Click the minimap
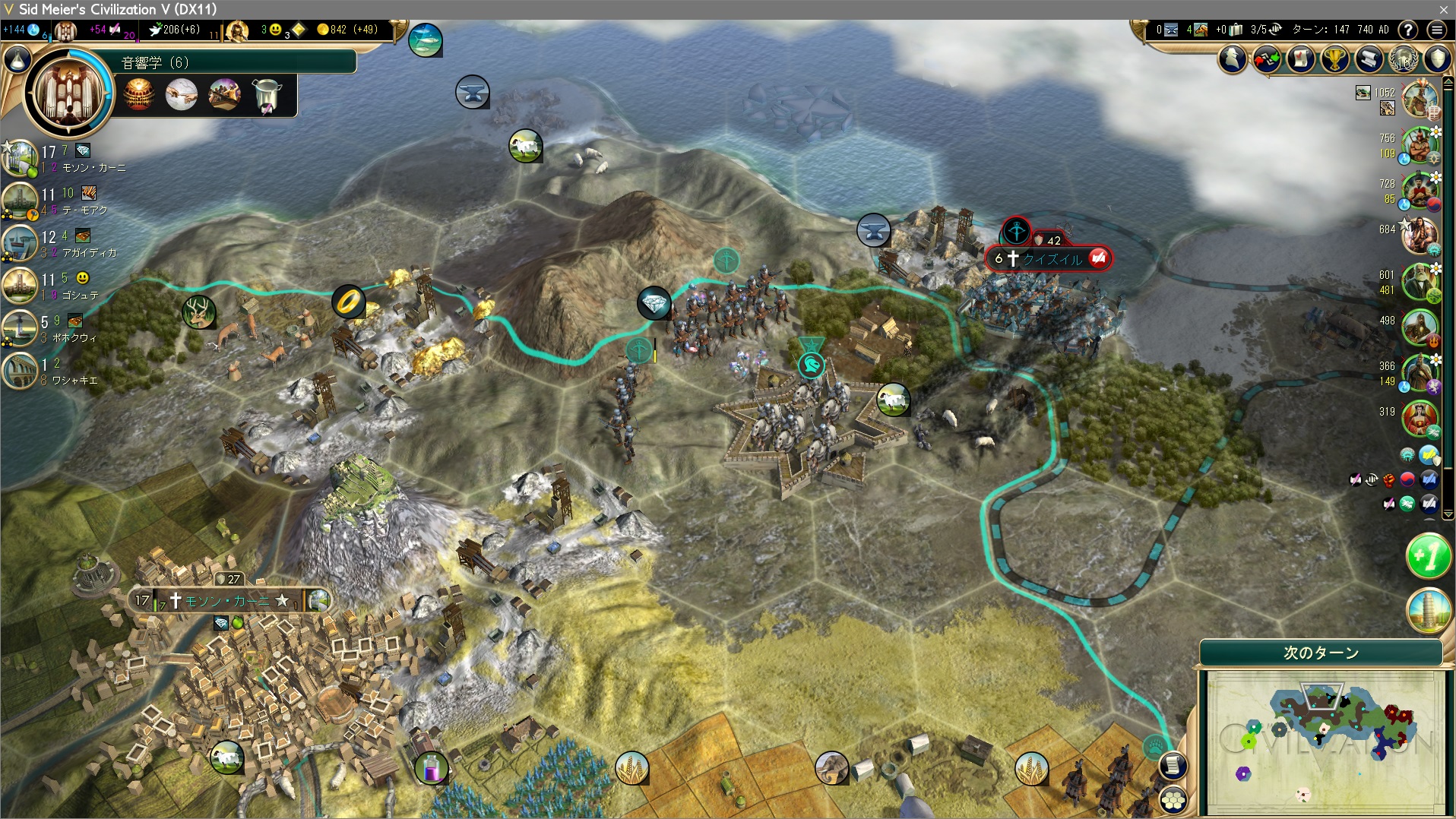Image resolution: width=1456 pixels, height=819 pixels. [x=1321, y=742]
